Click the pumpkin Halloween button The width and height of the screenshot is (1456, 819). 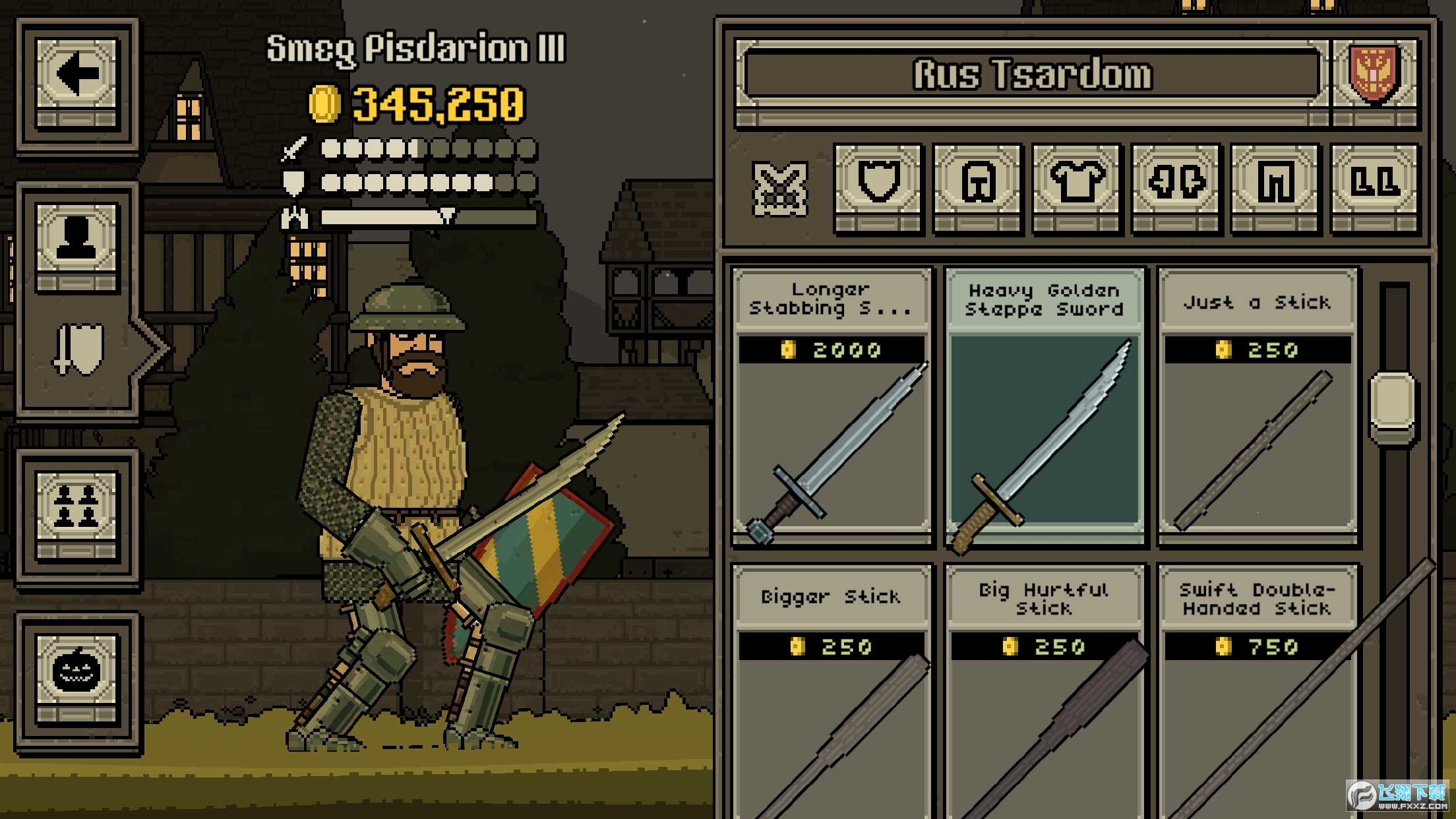click(x=77, y=672)
